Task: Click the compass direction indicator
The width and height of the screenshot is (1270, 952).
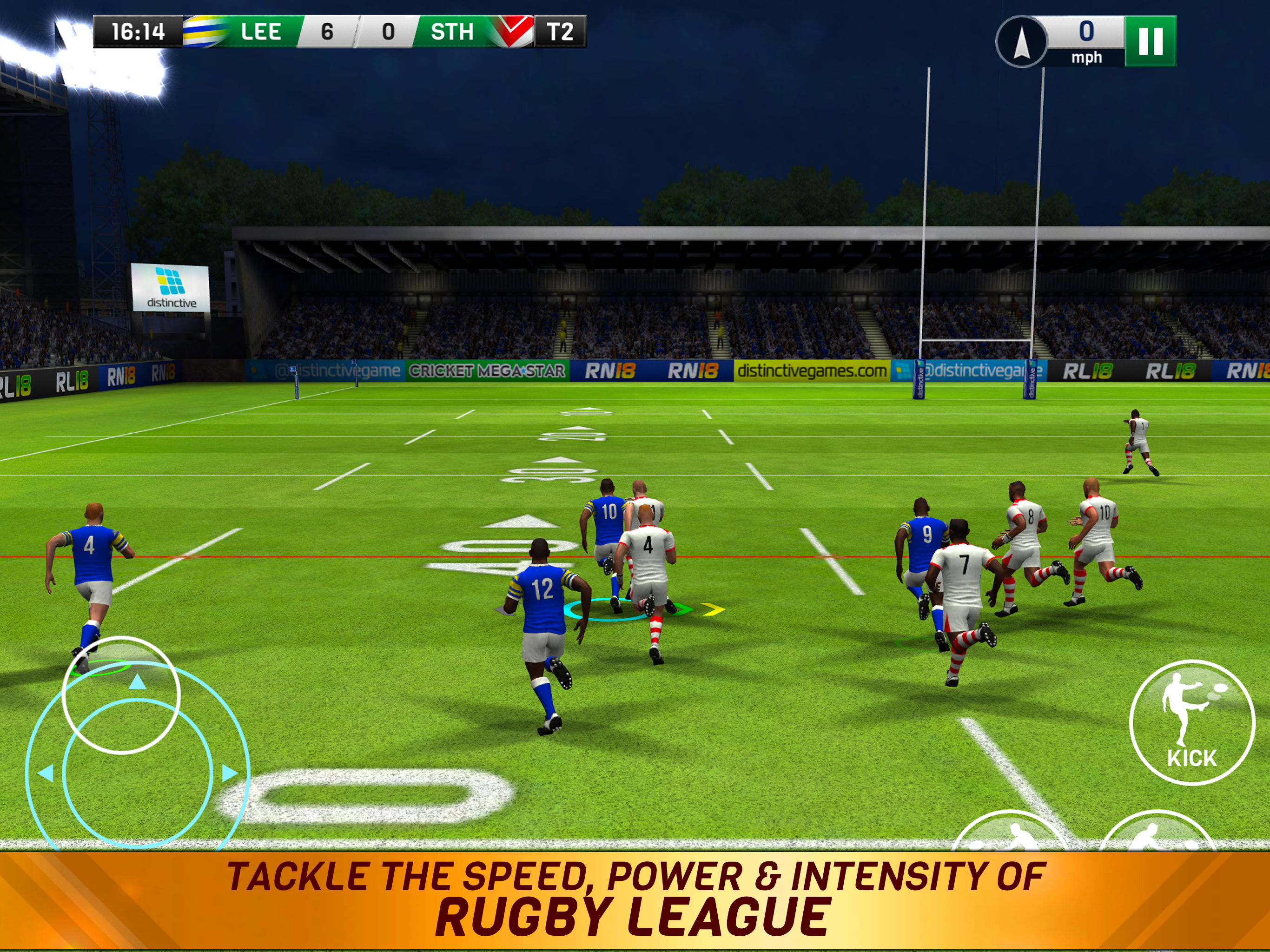Action: click(x=1020, y=42)
